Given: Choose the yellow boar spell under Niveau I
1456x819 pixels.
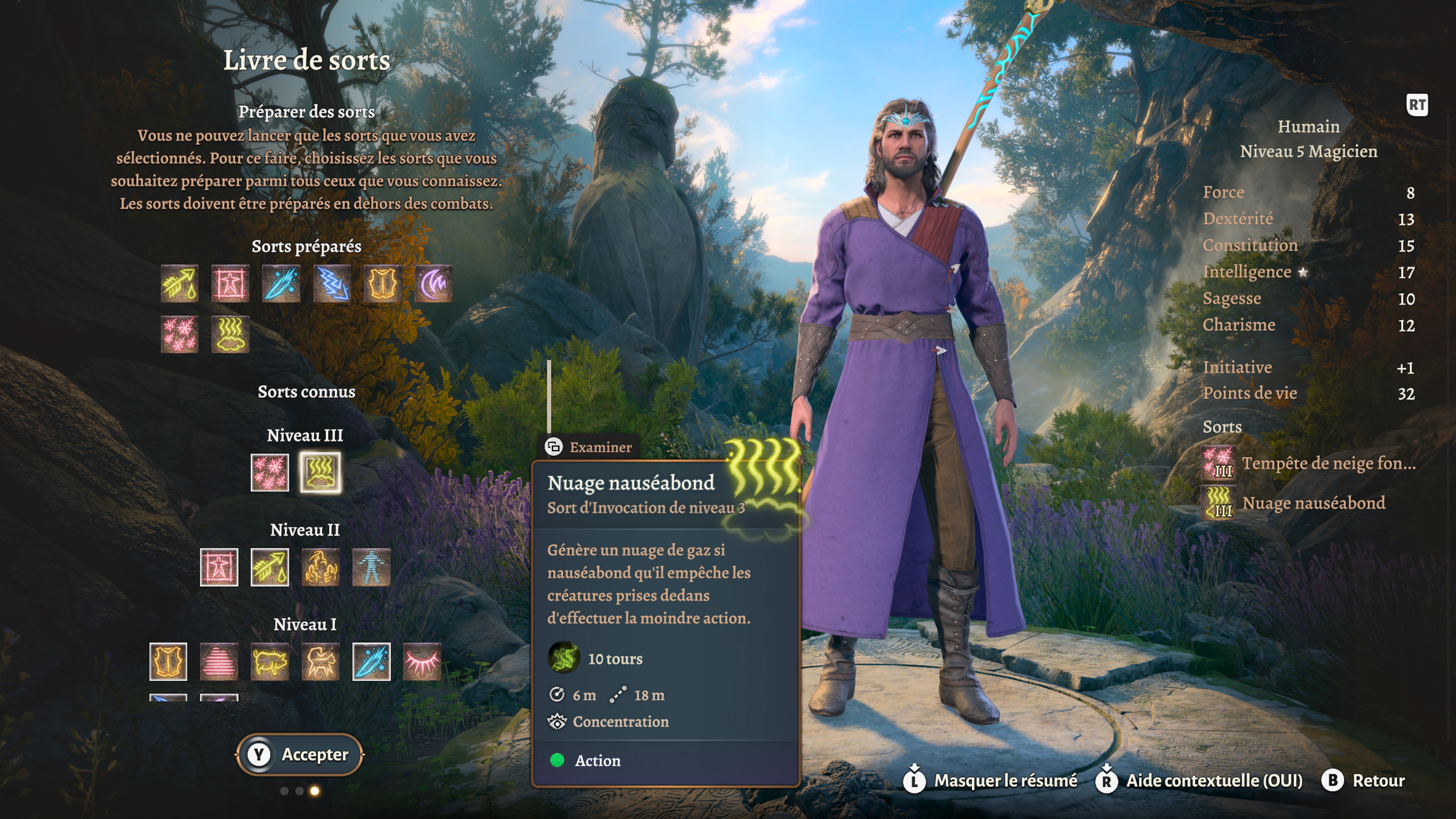Looking at the screenshot, I should (270, 661).
